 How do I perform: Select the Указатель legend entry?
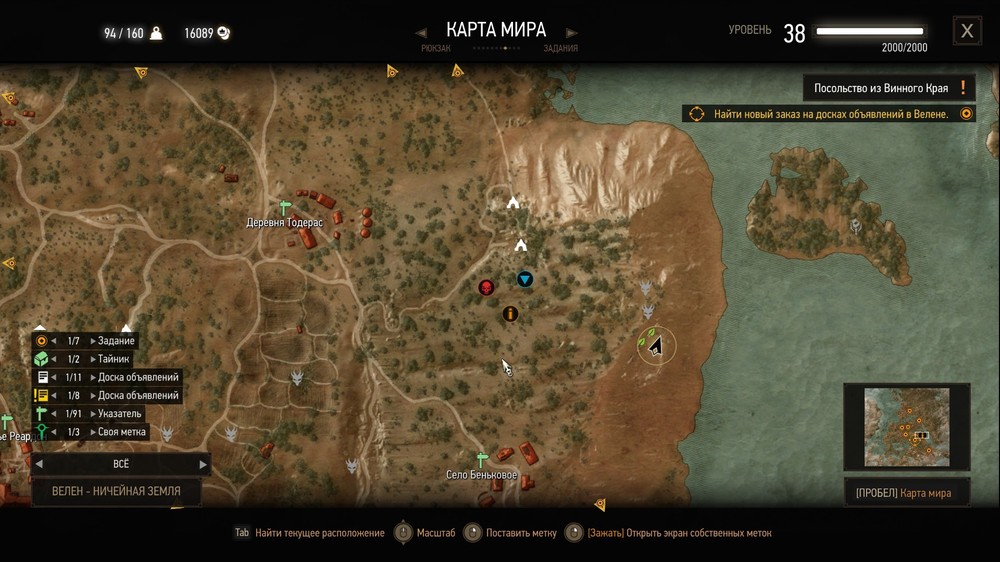(x=120, y=413)
